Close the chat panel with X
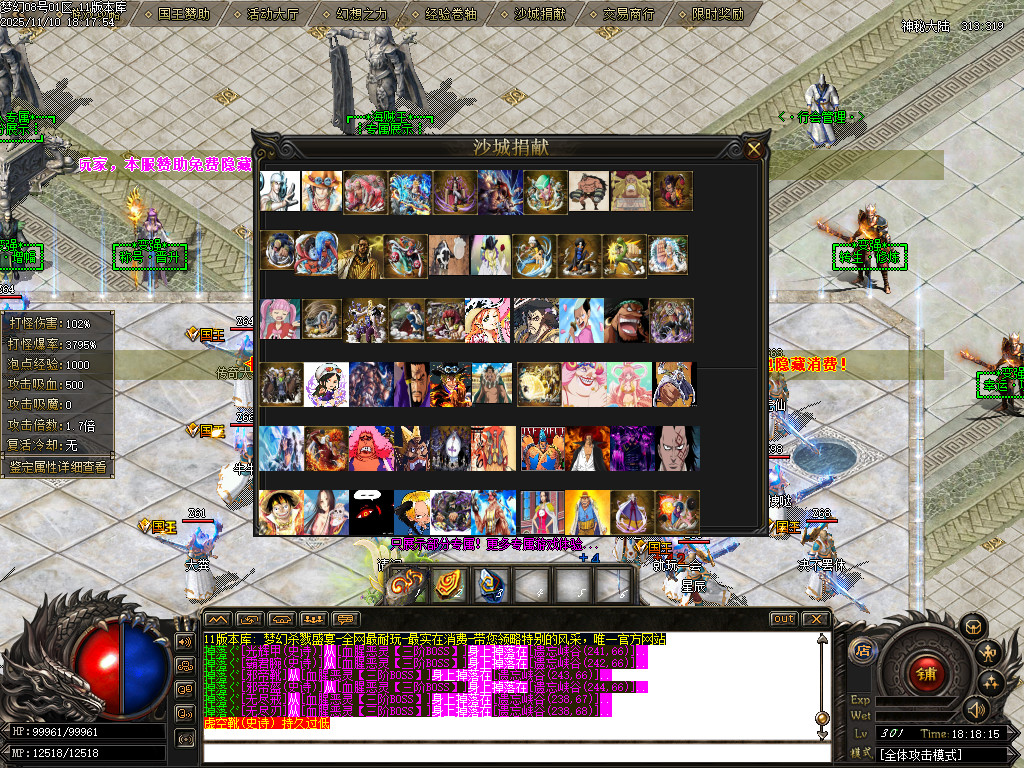The height and width of the screenshot is (768, 1024). point(815,619)
